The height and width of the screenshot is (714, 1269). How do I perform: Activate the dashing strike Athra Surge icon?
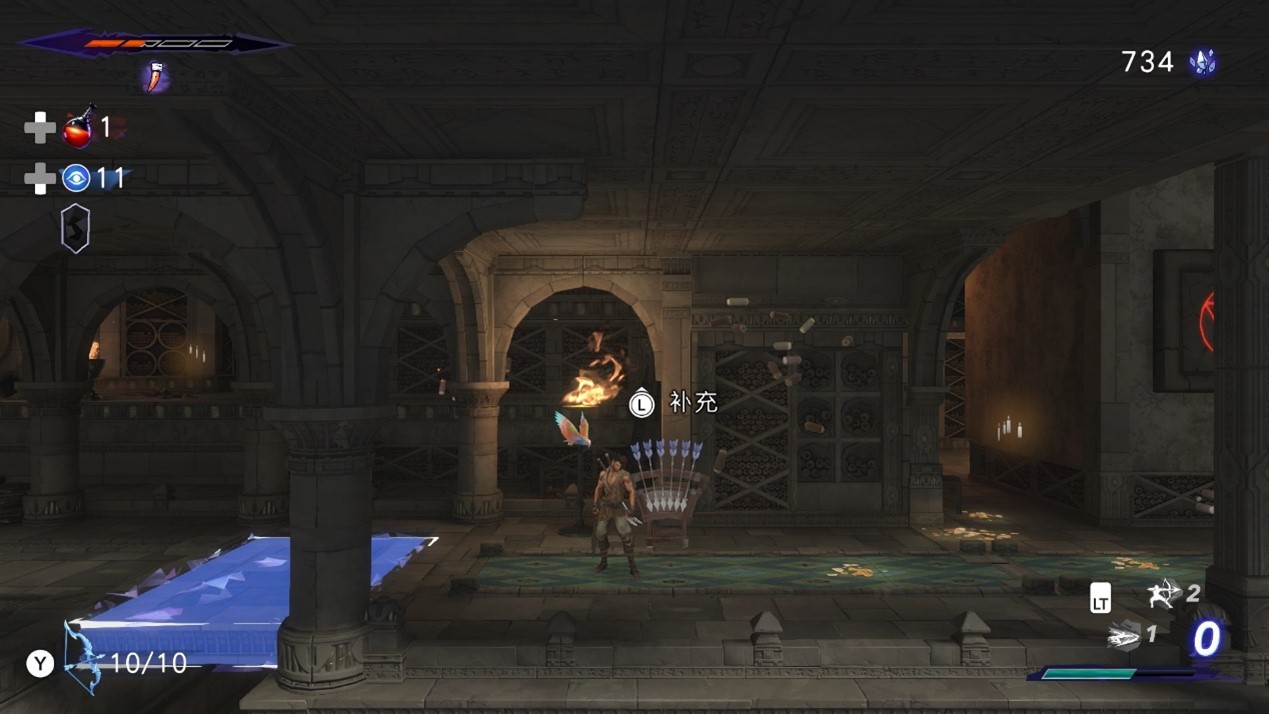point(1125,635)
